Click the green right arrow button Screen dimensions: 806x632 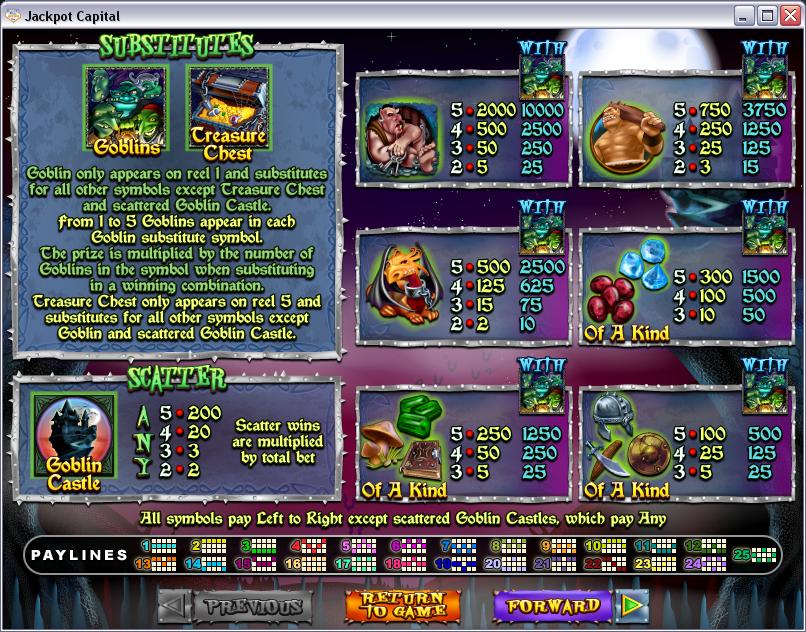pos(632,606)
